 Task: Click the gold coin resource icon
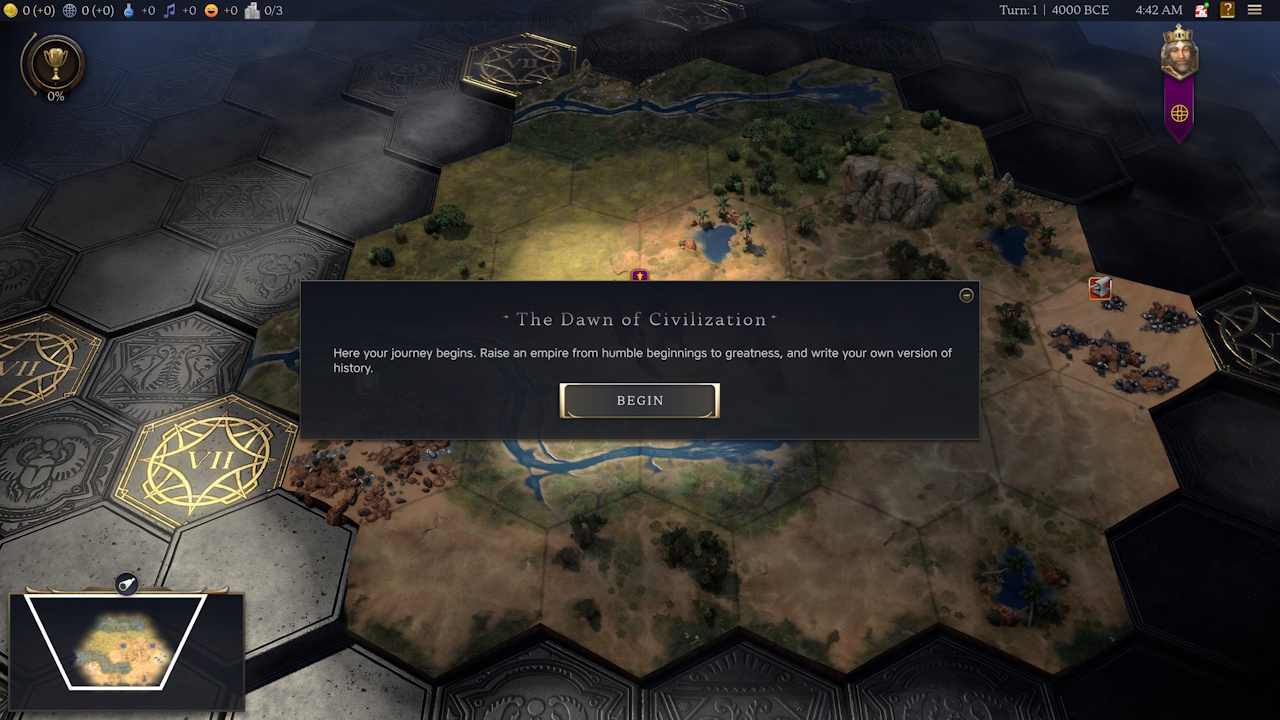[11, 10]
